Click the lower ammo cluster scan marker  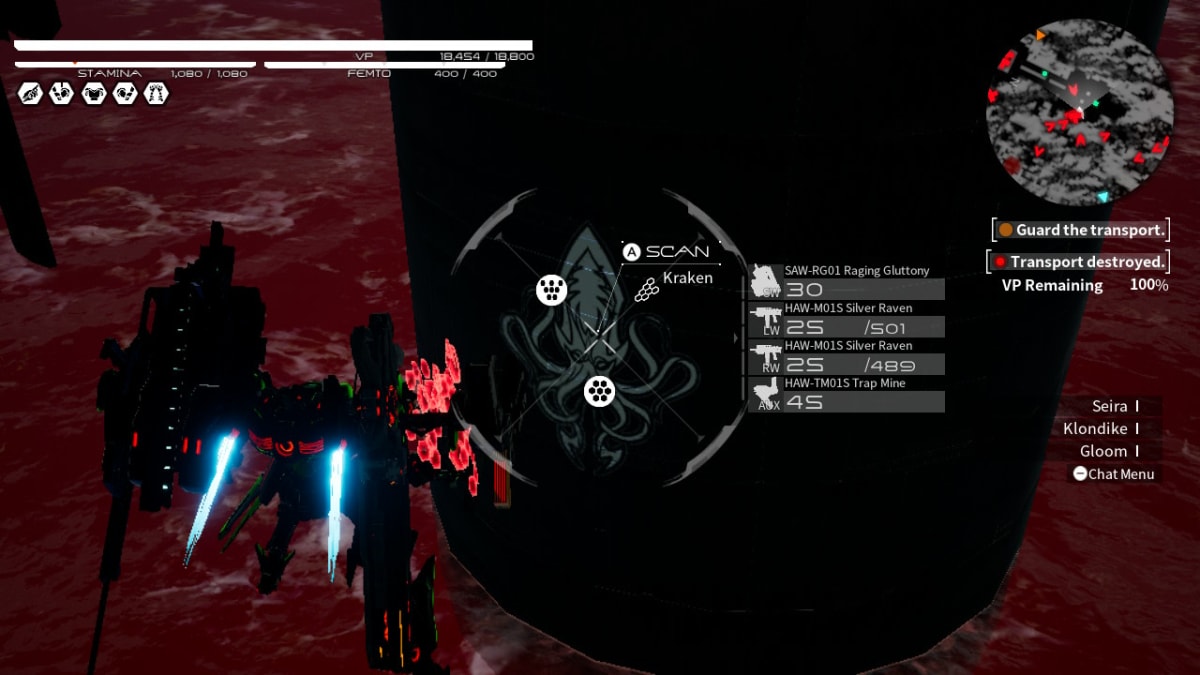(x=598, y=392)
